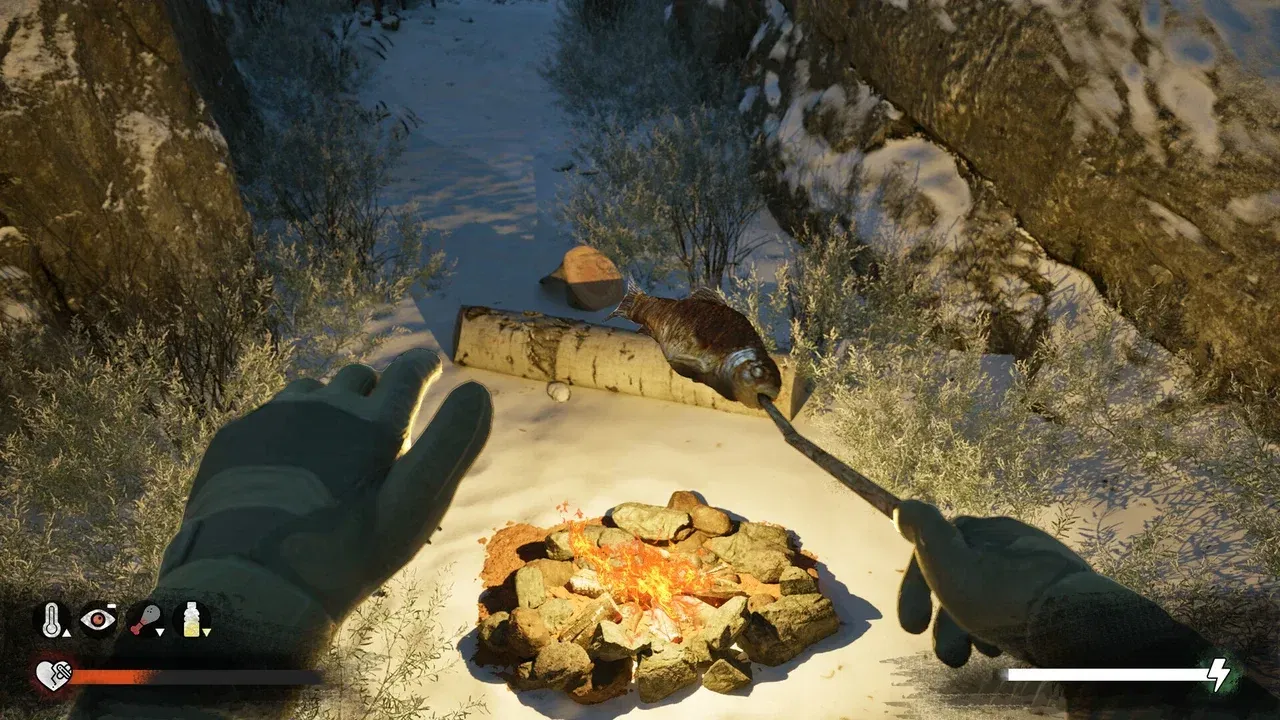Select the water bottle thirst icon
1280x720 pixels.
point(192,620)
